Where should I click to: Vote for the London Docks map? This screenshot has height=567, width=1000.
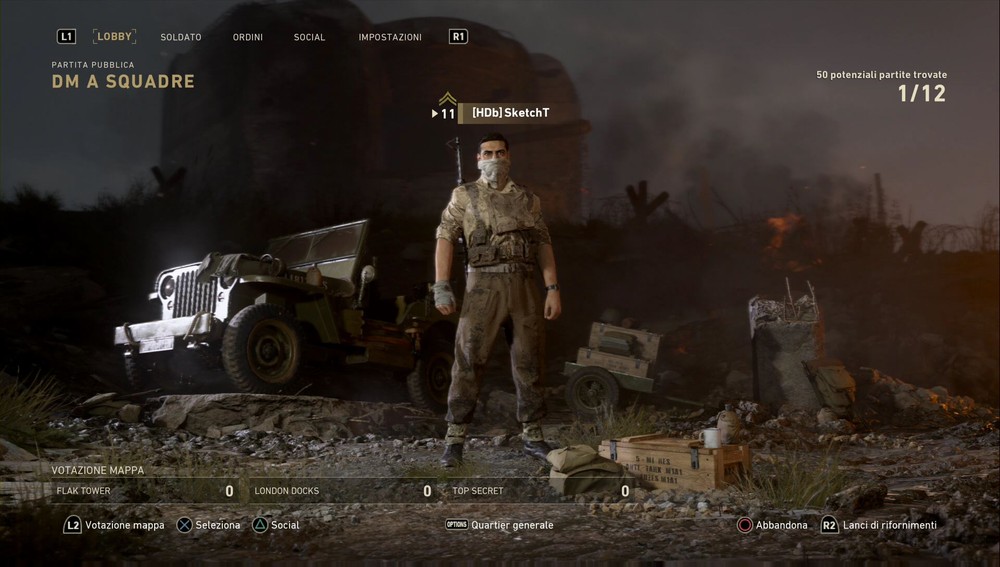click(343, 491)
